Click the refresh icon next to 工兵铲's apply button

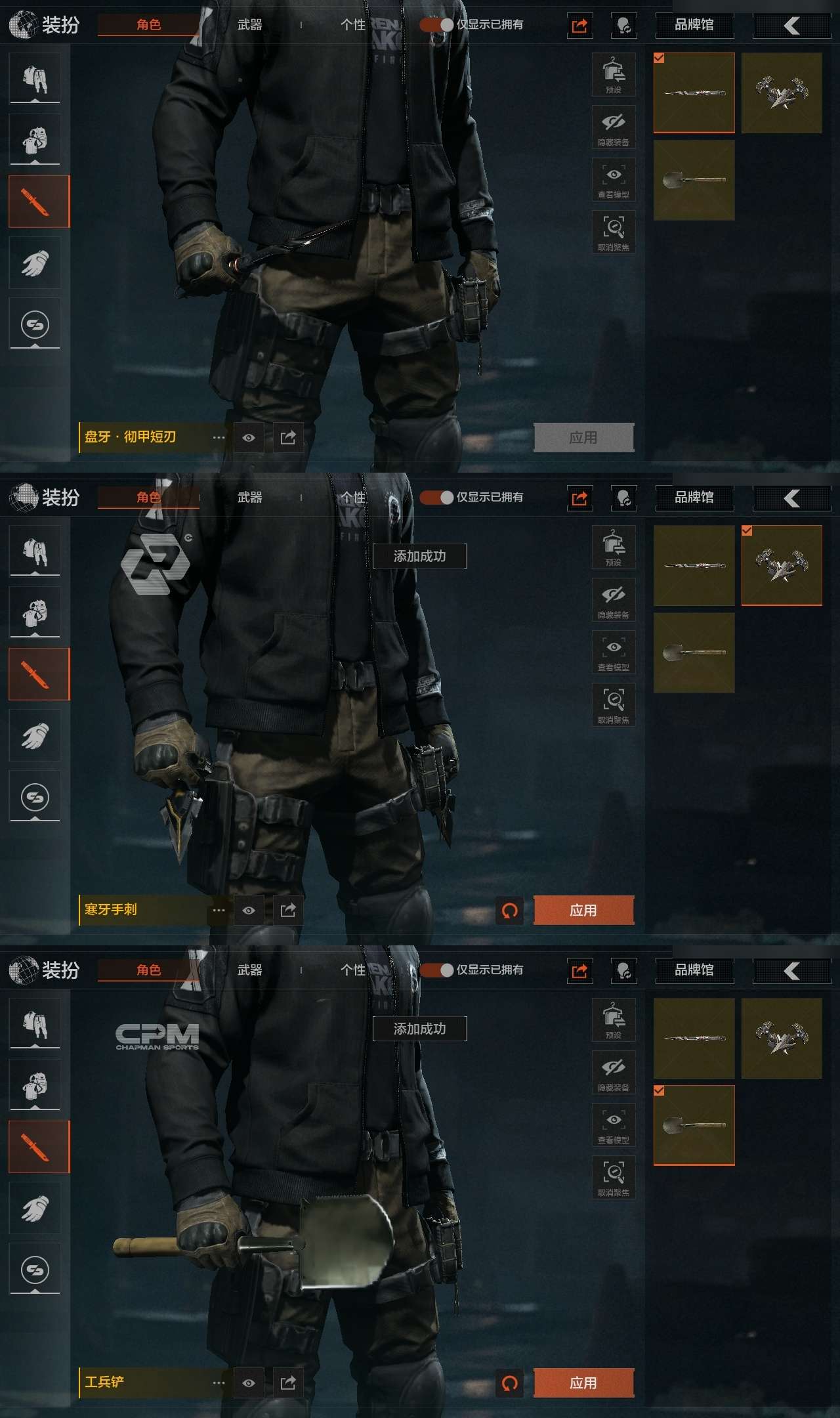[510, 1383]
